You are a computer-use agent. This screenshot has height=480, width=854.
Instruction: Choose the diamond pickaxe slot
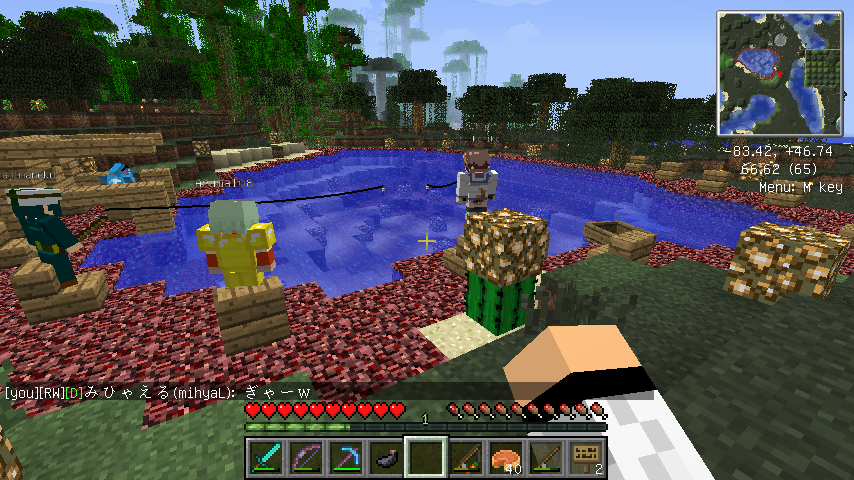point(345,457)
